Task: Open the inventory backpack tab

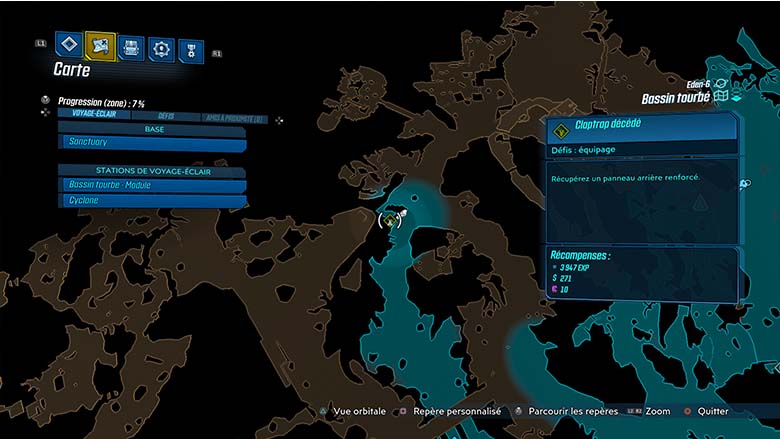Action: click(130, 47)
